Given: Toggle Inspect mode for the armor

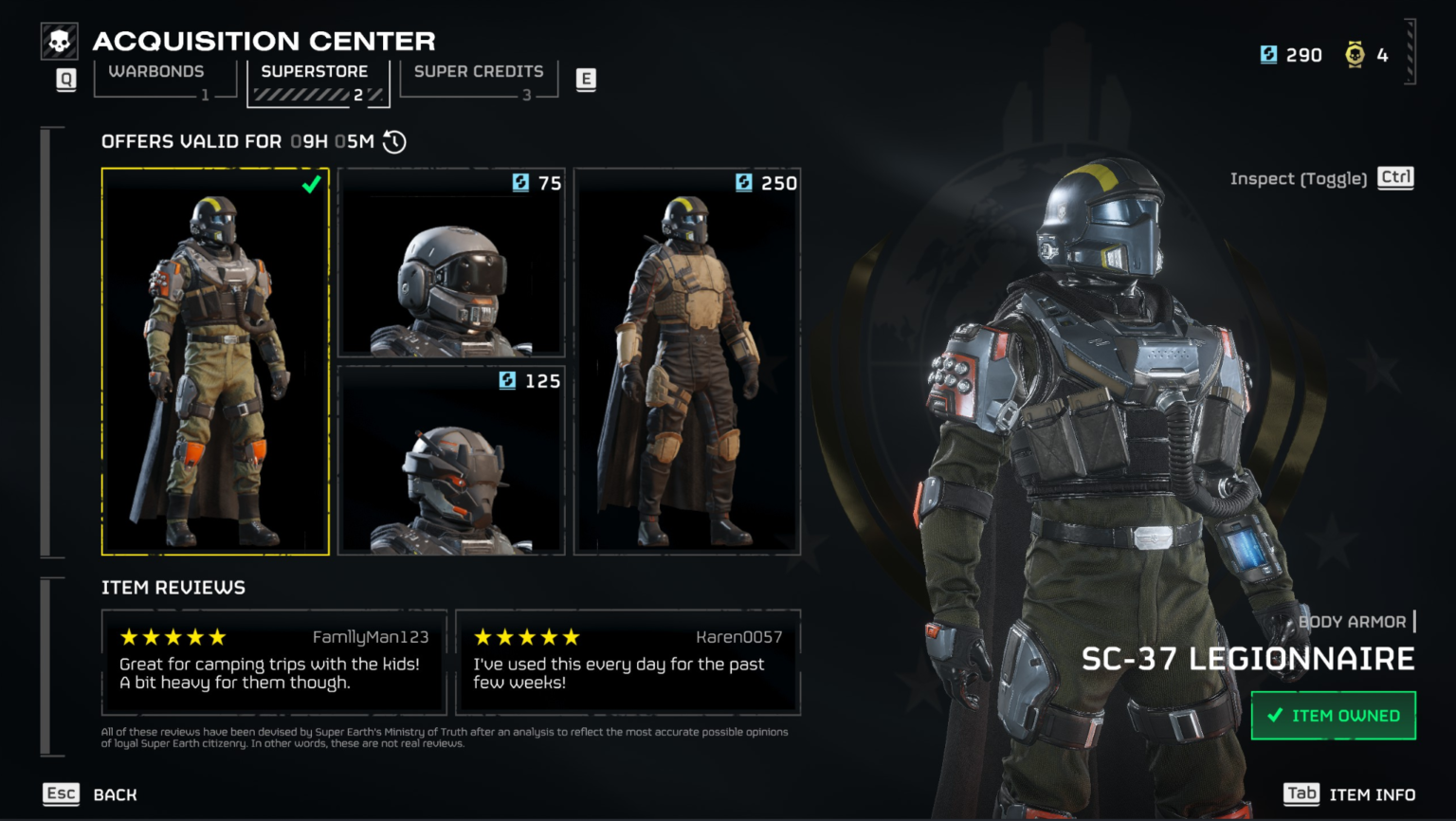Looking at the screenshot, I should [1321, 178].
